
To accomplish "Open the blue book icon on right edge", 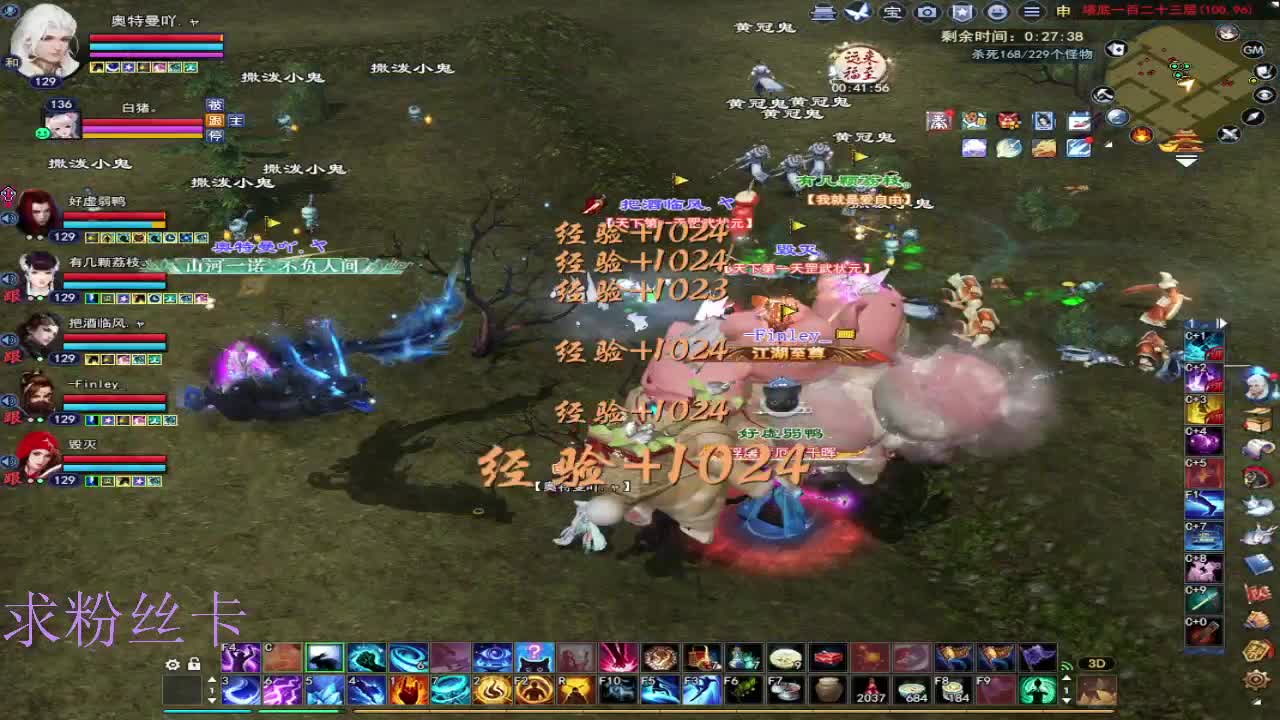I will point(1260,562).
